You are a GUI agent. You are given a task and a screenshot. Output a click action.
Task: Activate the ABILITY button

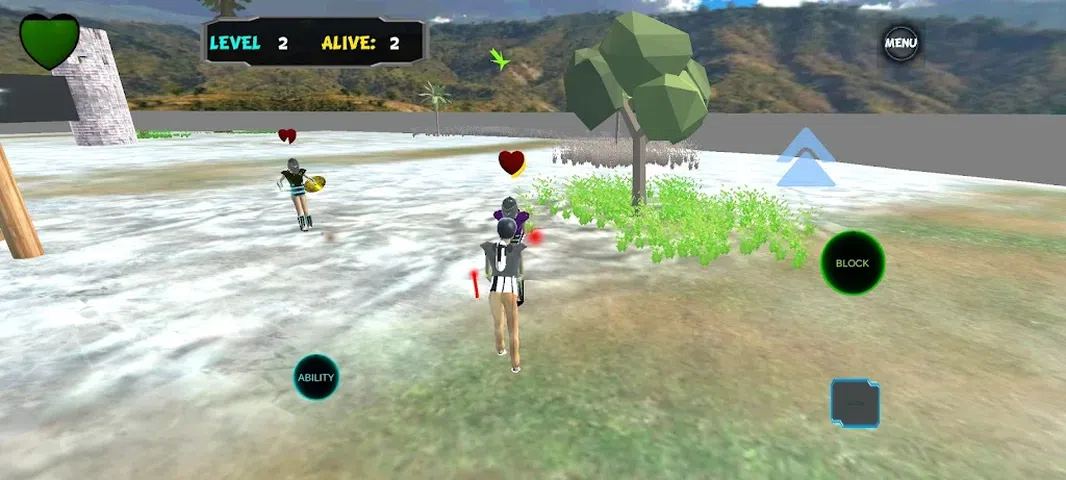pos(316,377)
